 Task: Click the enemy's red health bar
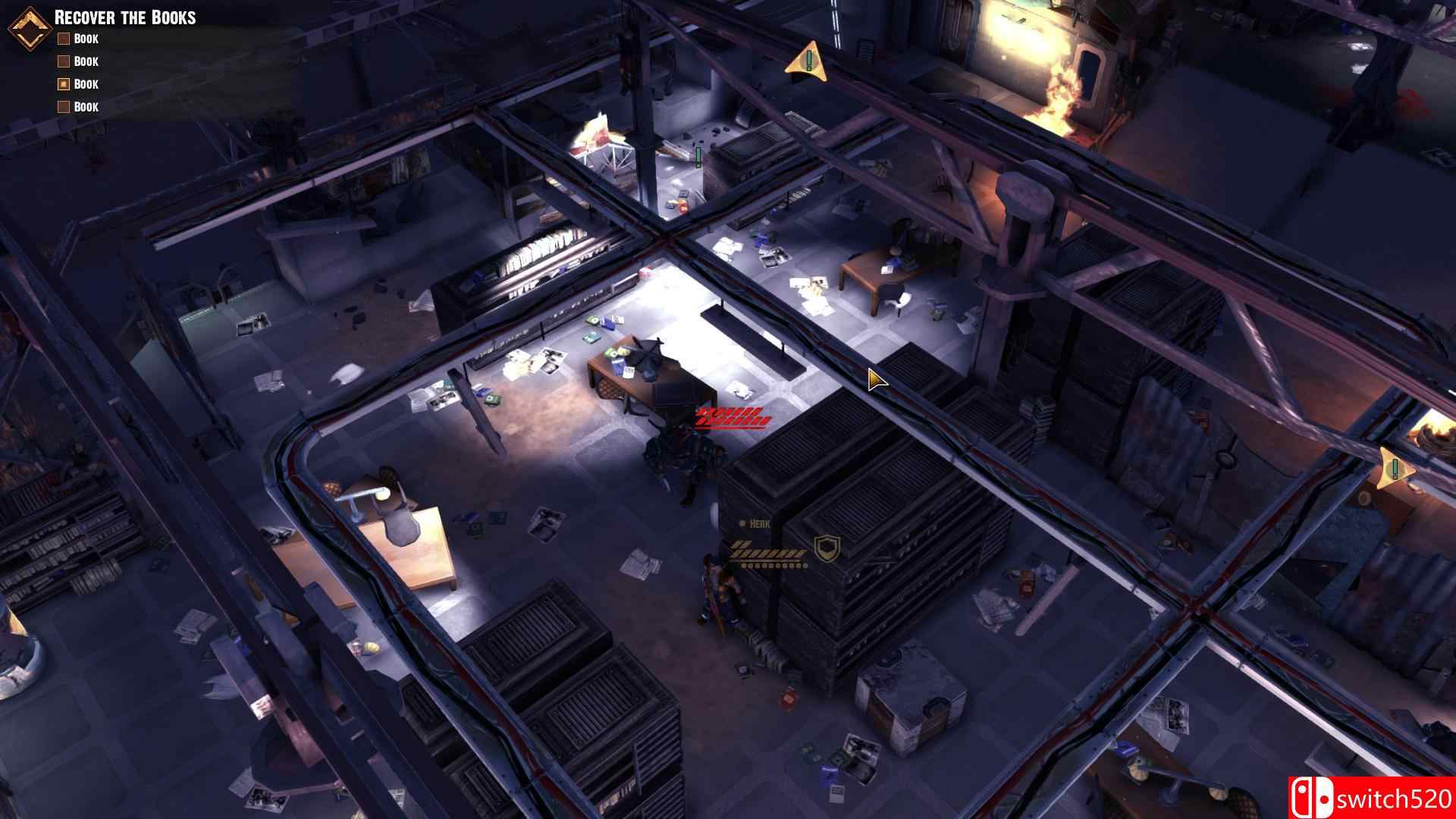pyautogui.click(x=730, y=416)
